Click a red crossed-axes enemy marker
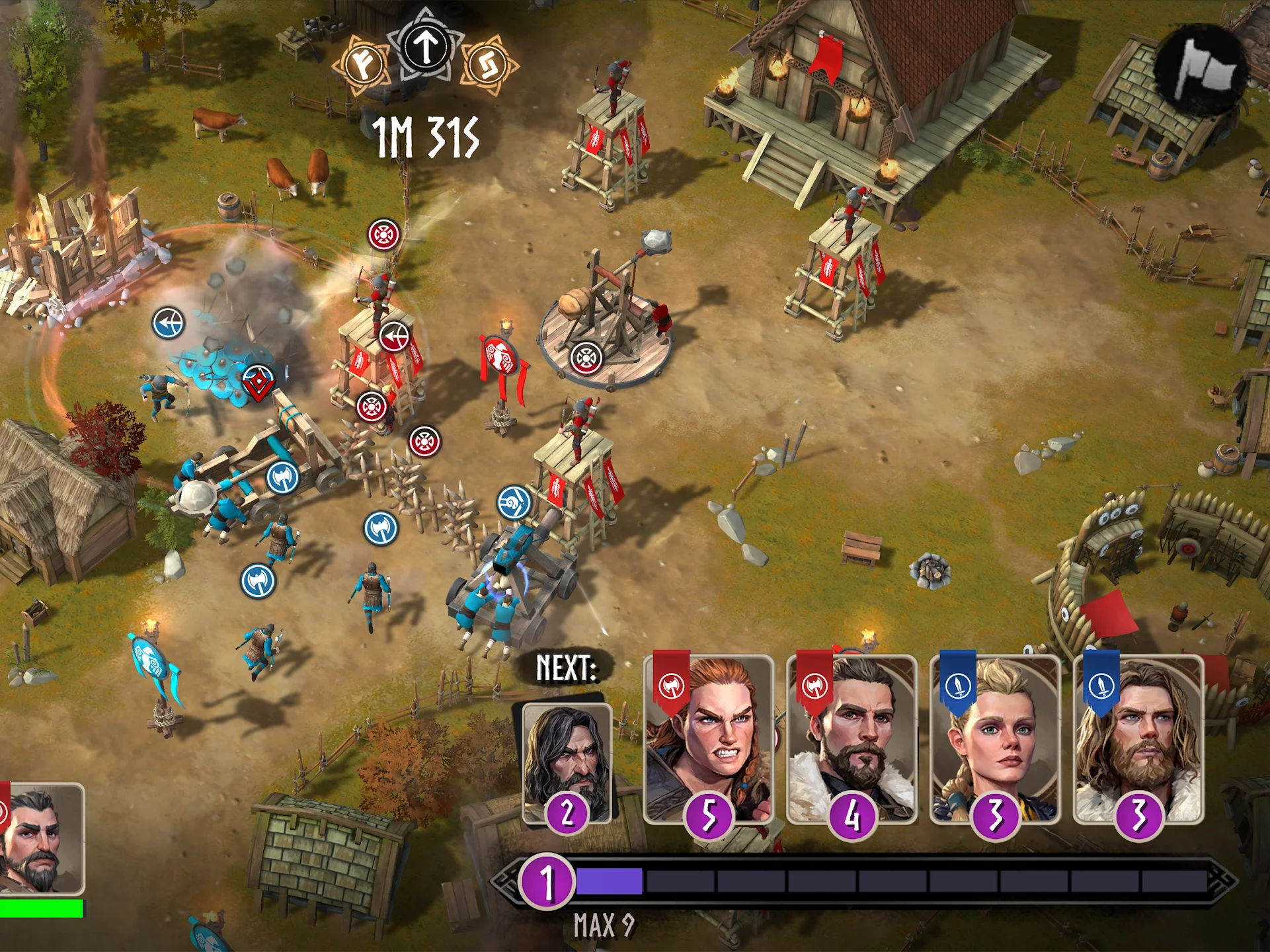 (382, 233)
